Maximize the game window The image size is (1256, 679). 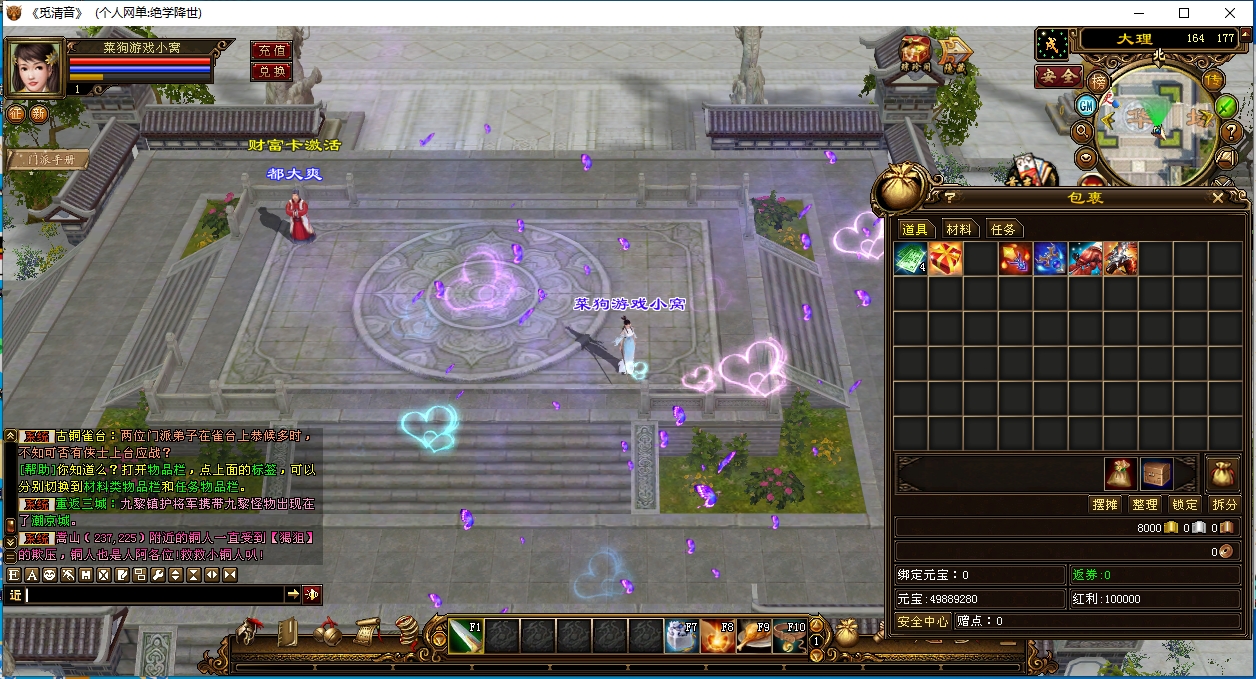point(1184,13)
